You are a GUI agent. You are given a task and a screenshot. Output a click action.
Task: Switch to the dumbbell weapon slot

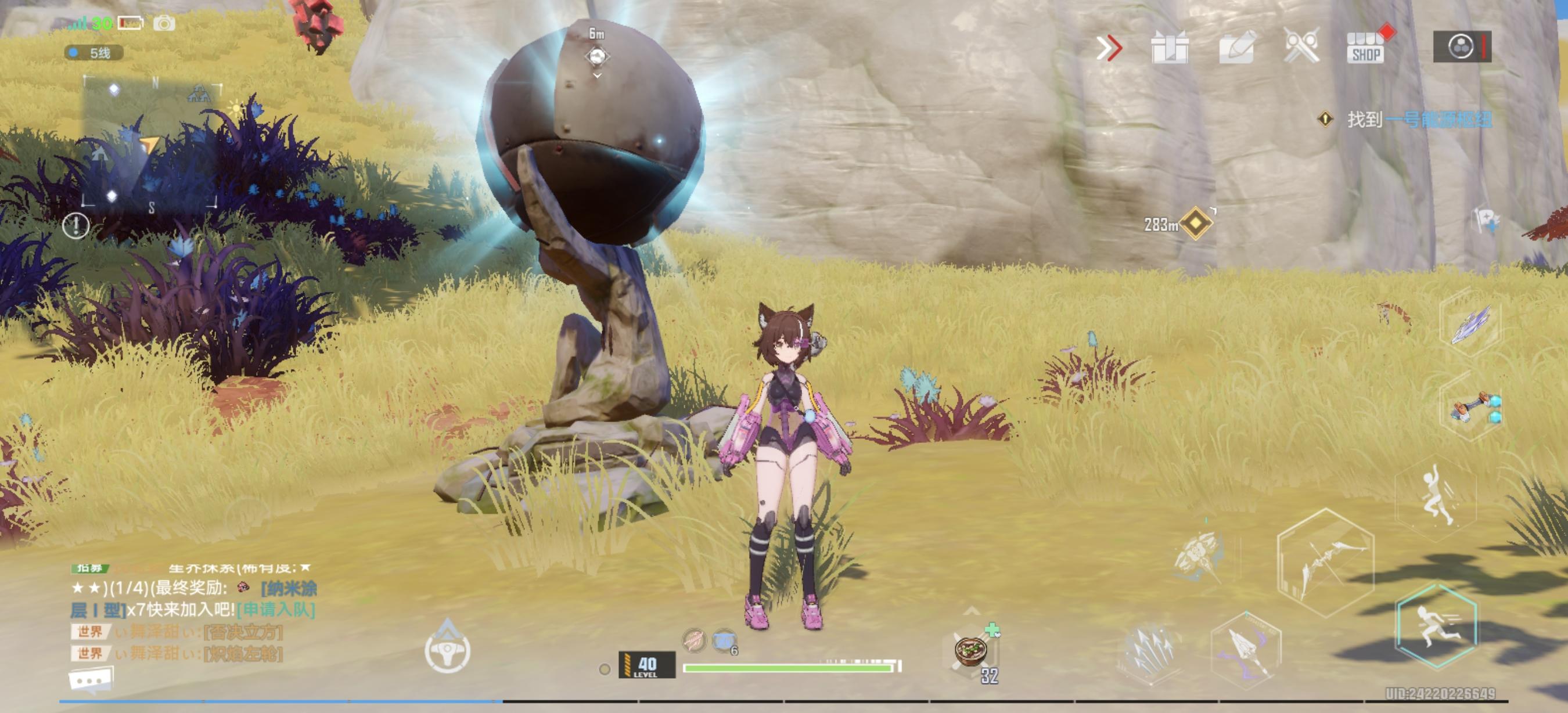(1474, 408)
